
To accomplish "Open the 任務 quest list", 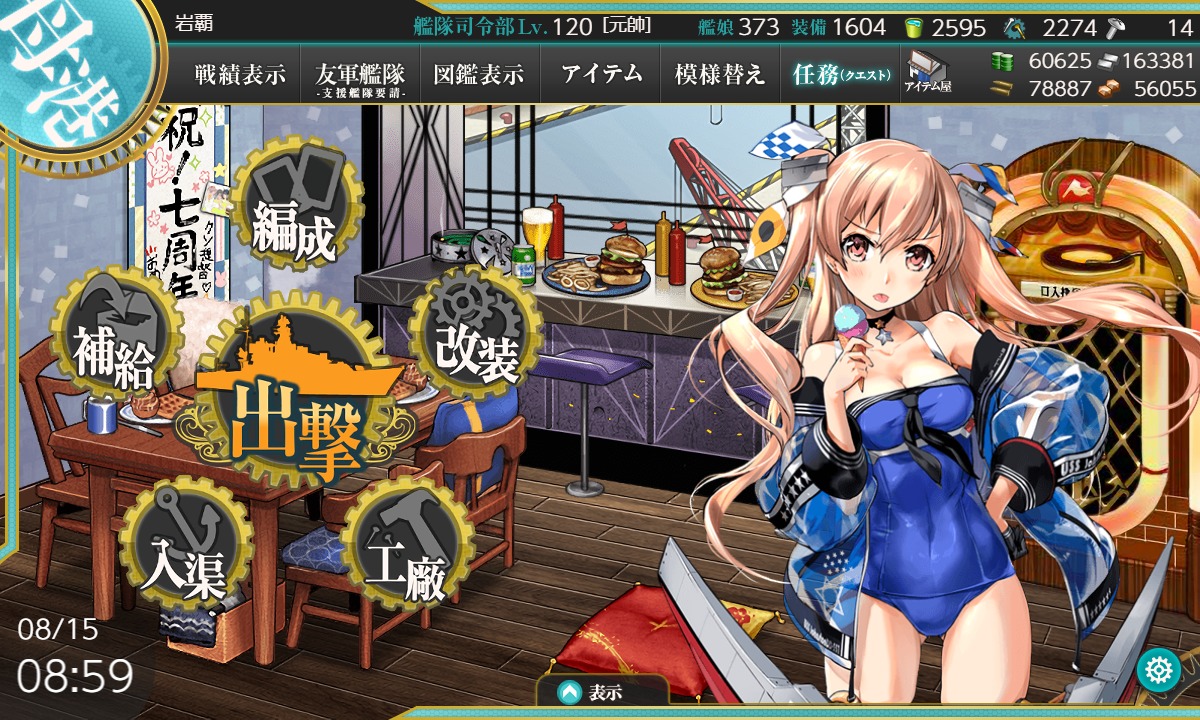I will [x=840, y=74].
